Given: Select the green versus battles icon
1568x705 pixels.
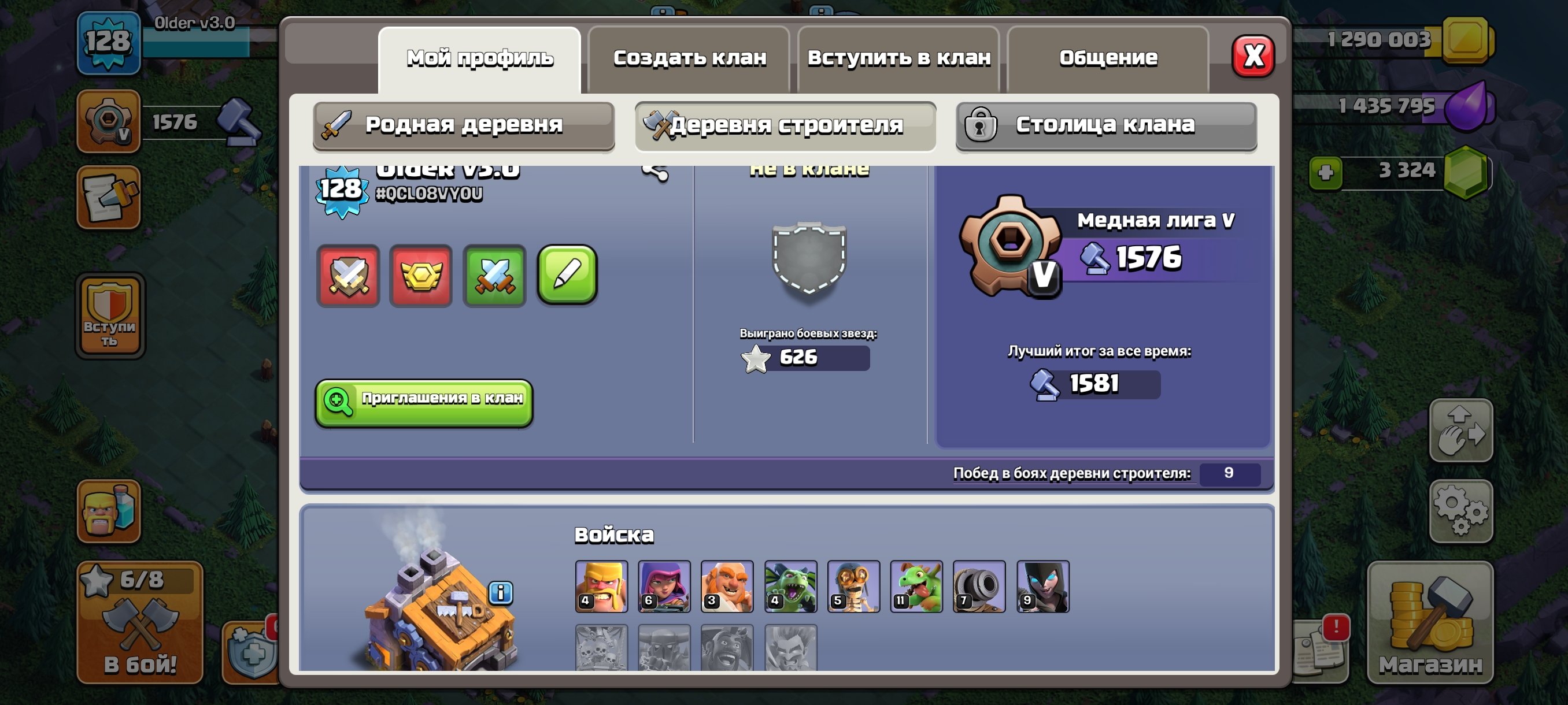Looking at the screenshot, I should coord(495,277).
